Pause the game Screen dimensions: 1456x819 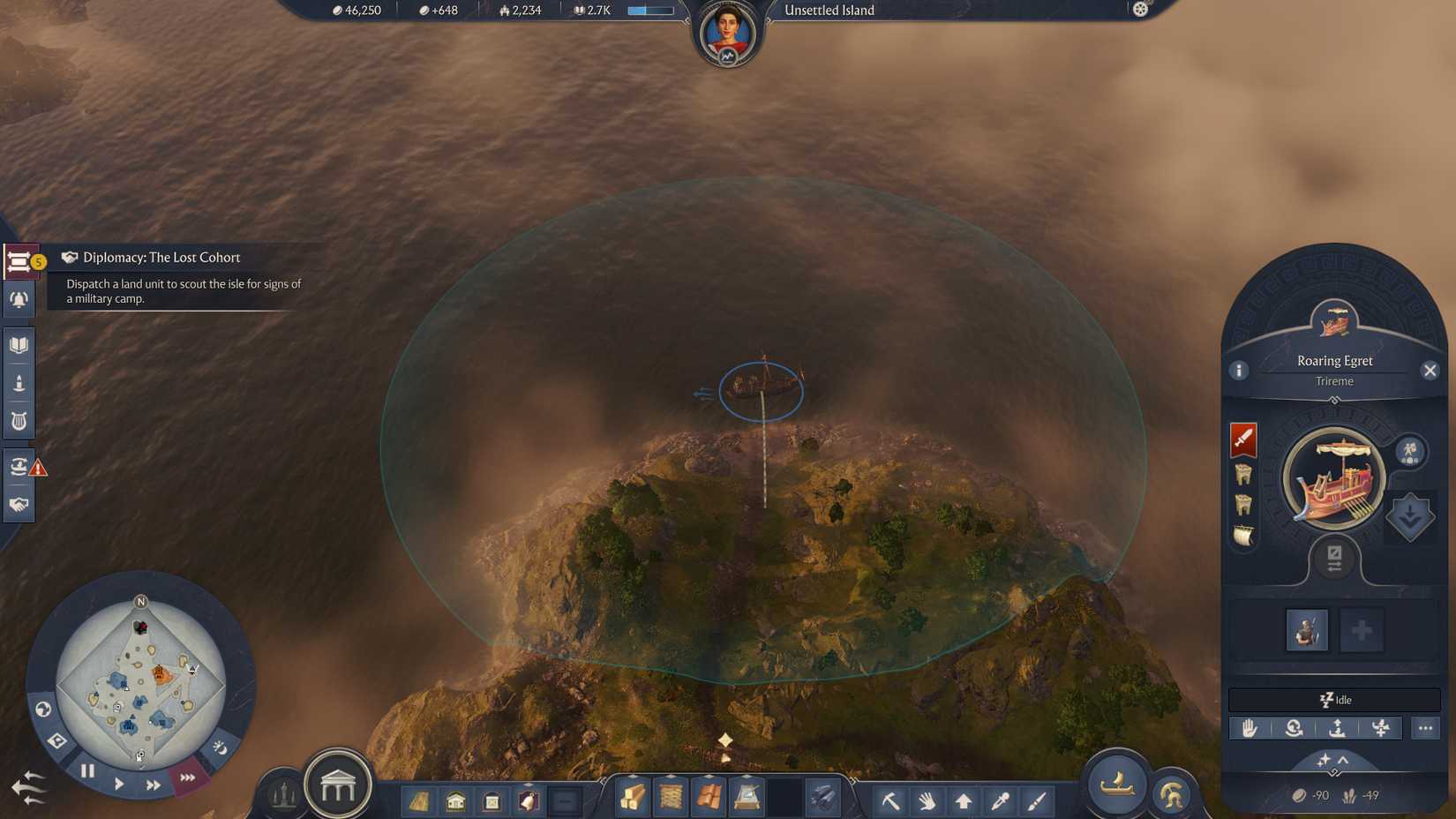pos(88,770)
